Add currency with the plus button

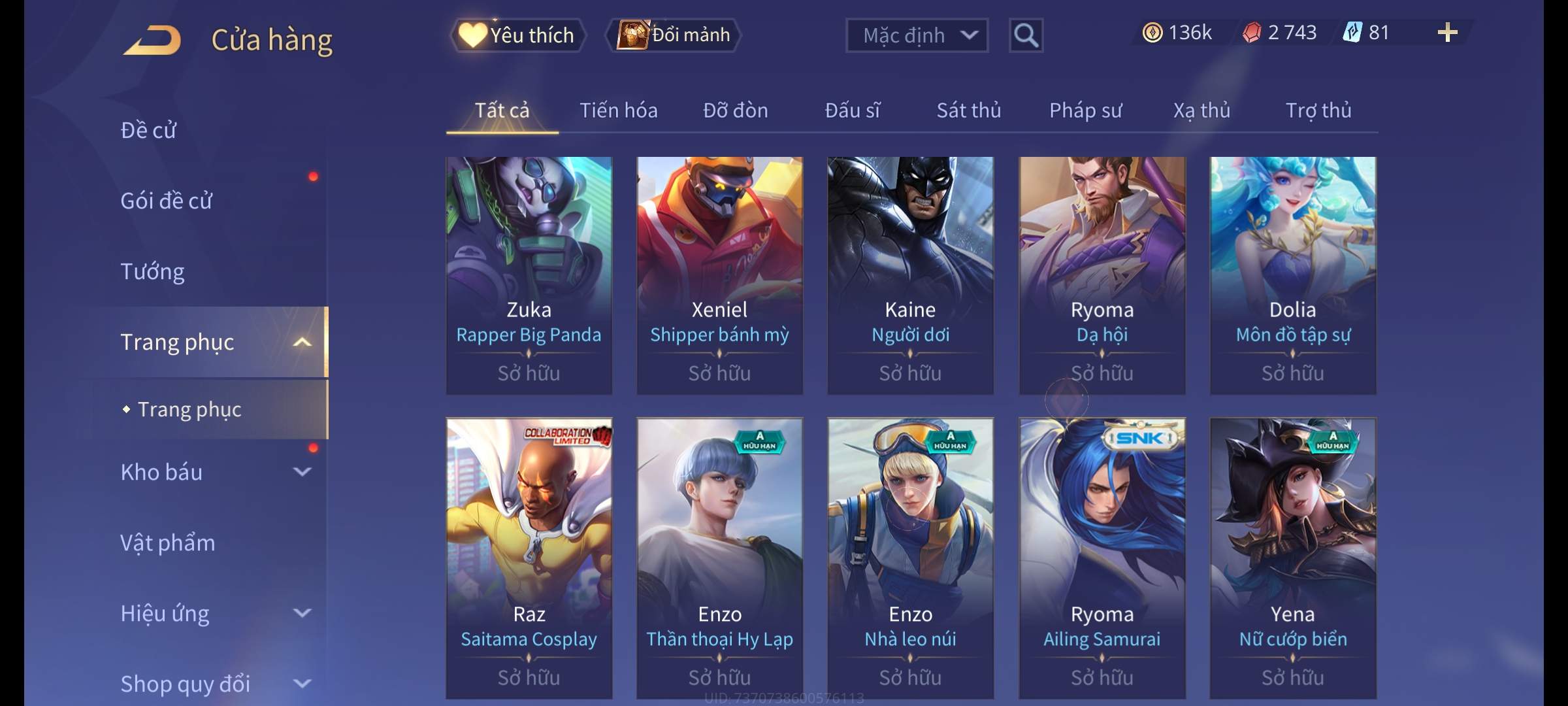[x=1447, y=33]
